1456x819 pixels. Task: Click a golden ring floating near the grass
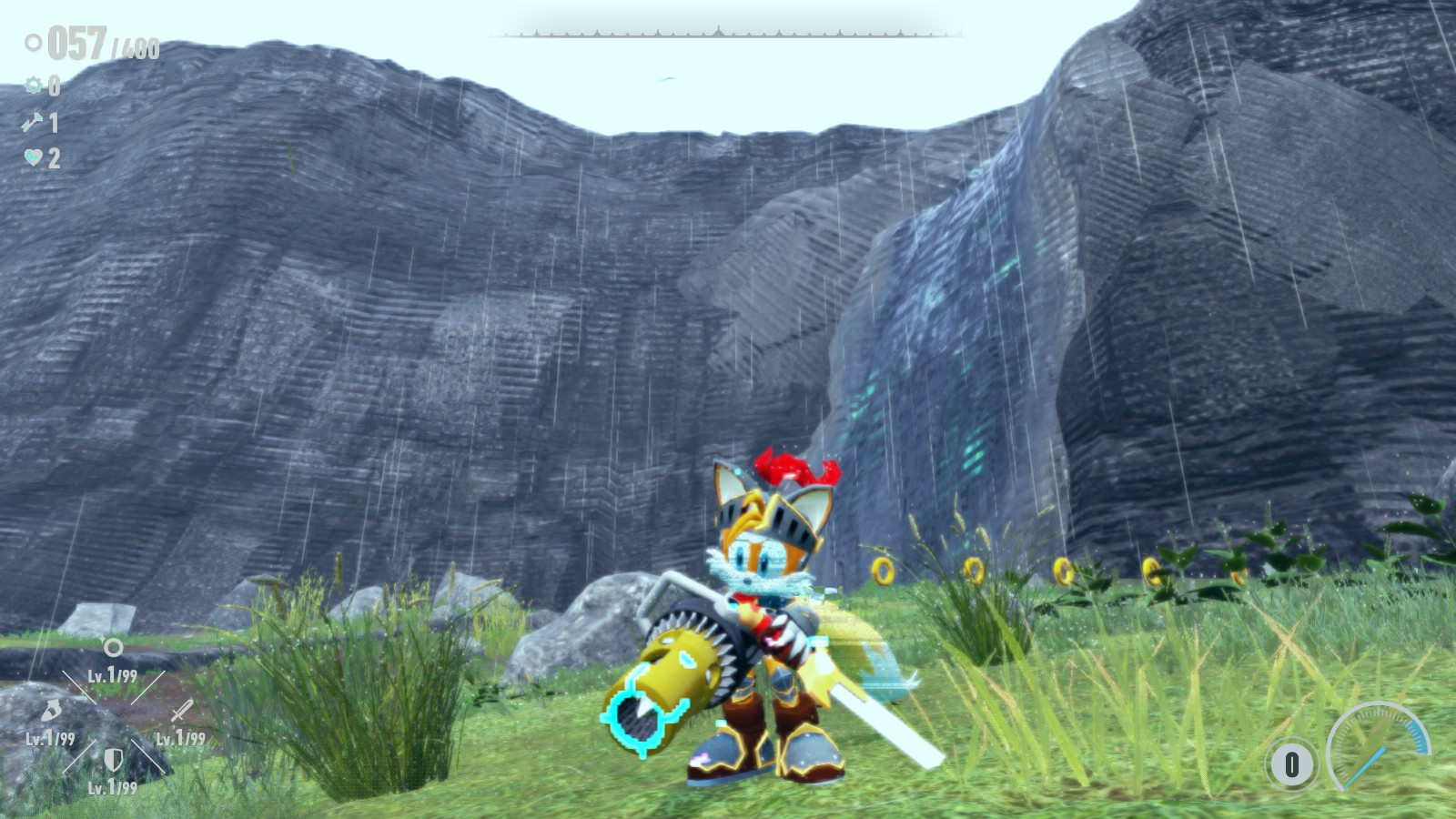884,572
